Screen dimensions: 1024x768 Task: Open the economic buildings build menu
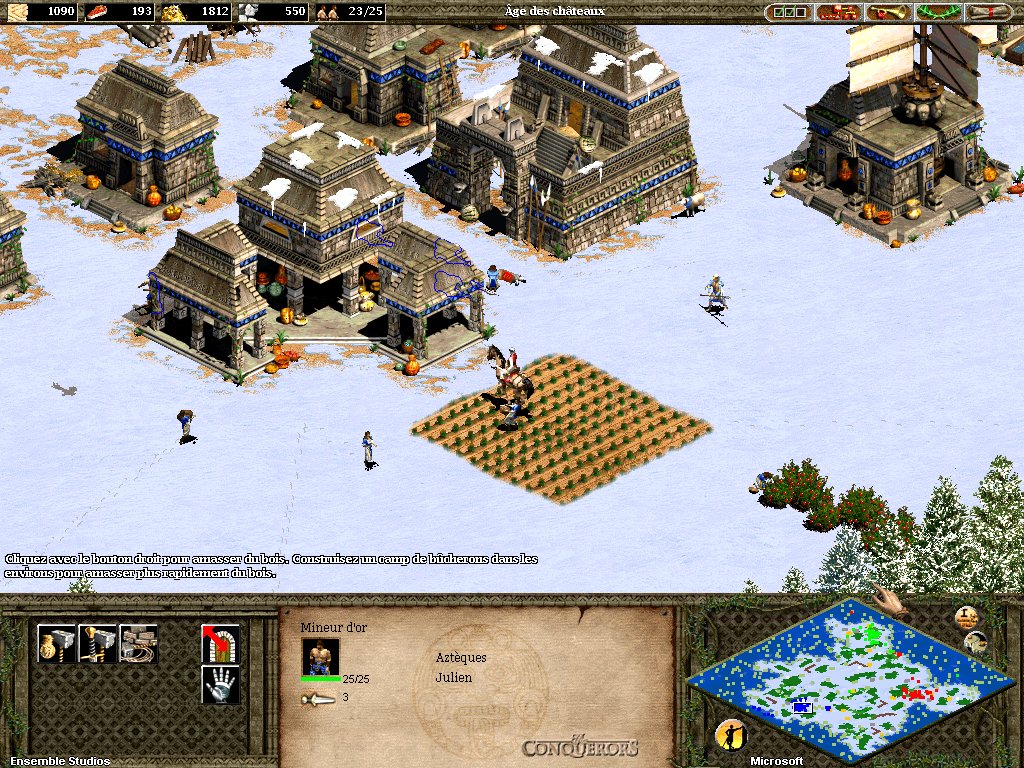tap(56, 644)
